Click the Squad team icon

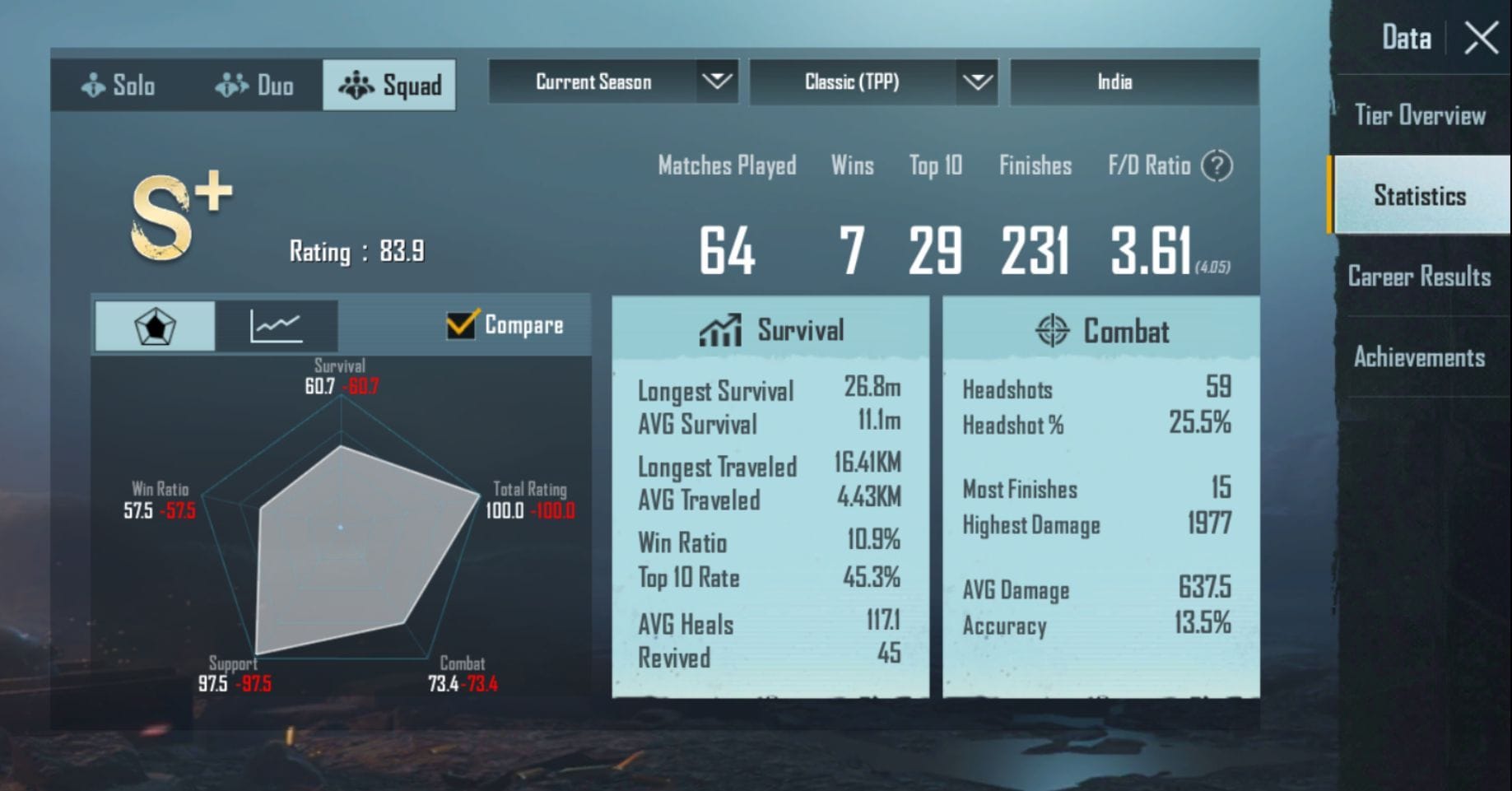click(356, 83)
